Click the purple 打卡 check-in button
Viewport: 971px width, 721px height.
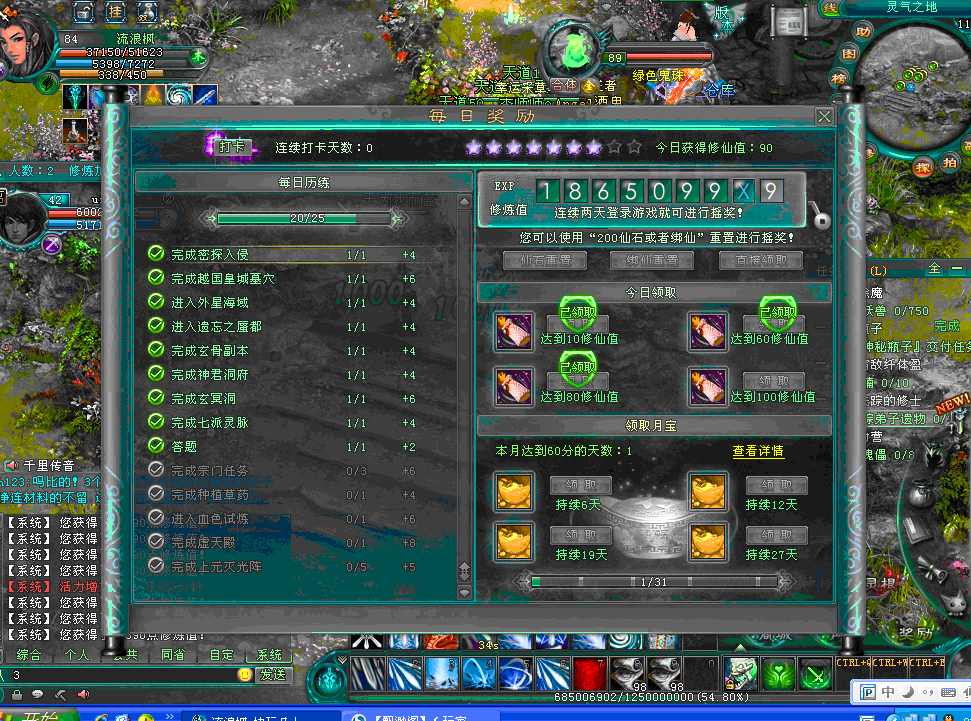pyautogui.click(x=230, y=147)
